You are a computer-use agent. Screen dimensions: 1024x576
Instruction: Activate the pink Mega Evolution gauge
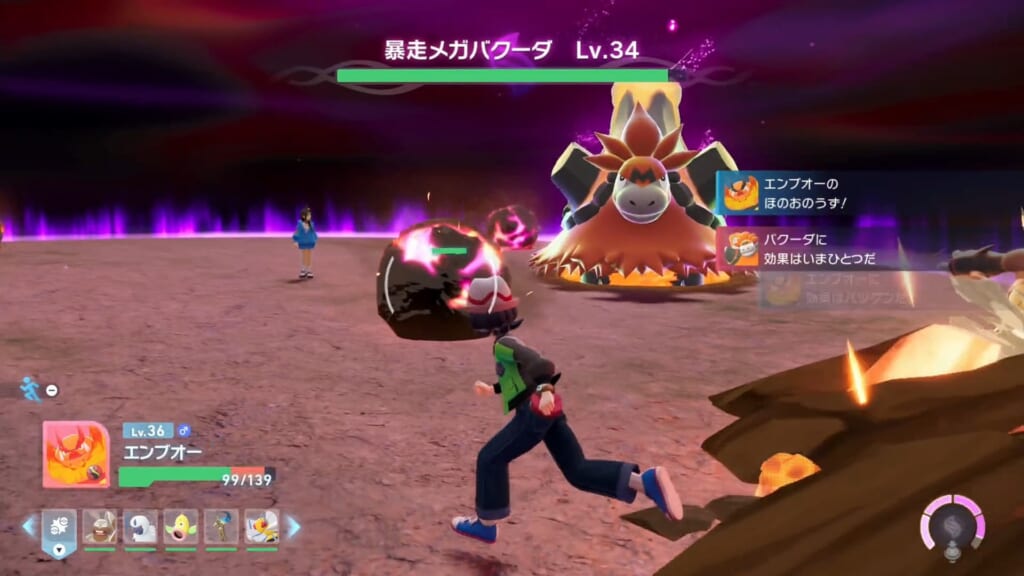(952, 524)
